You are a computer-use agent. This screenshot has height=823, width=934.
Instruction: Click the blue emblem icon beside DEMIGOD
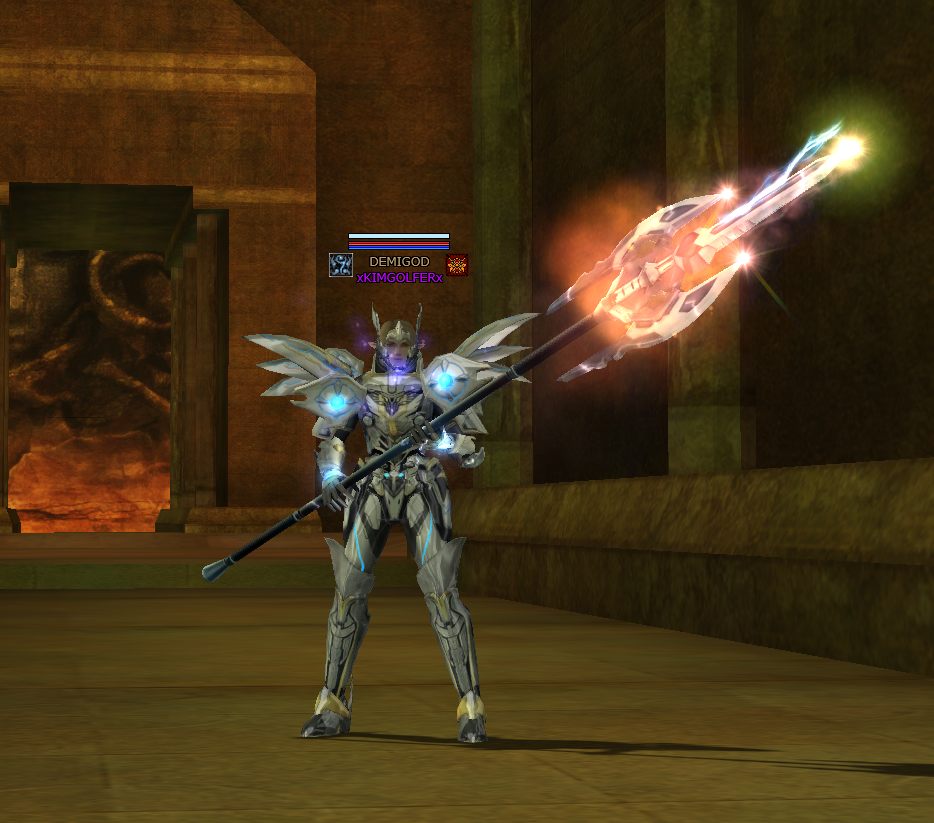pyautogui.click(x=340, y=265)
